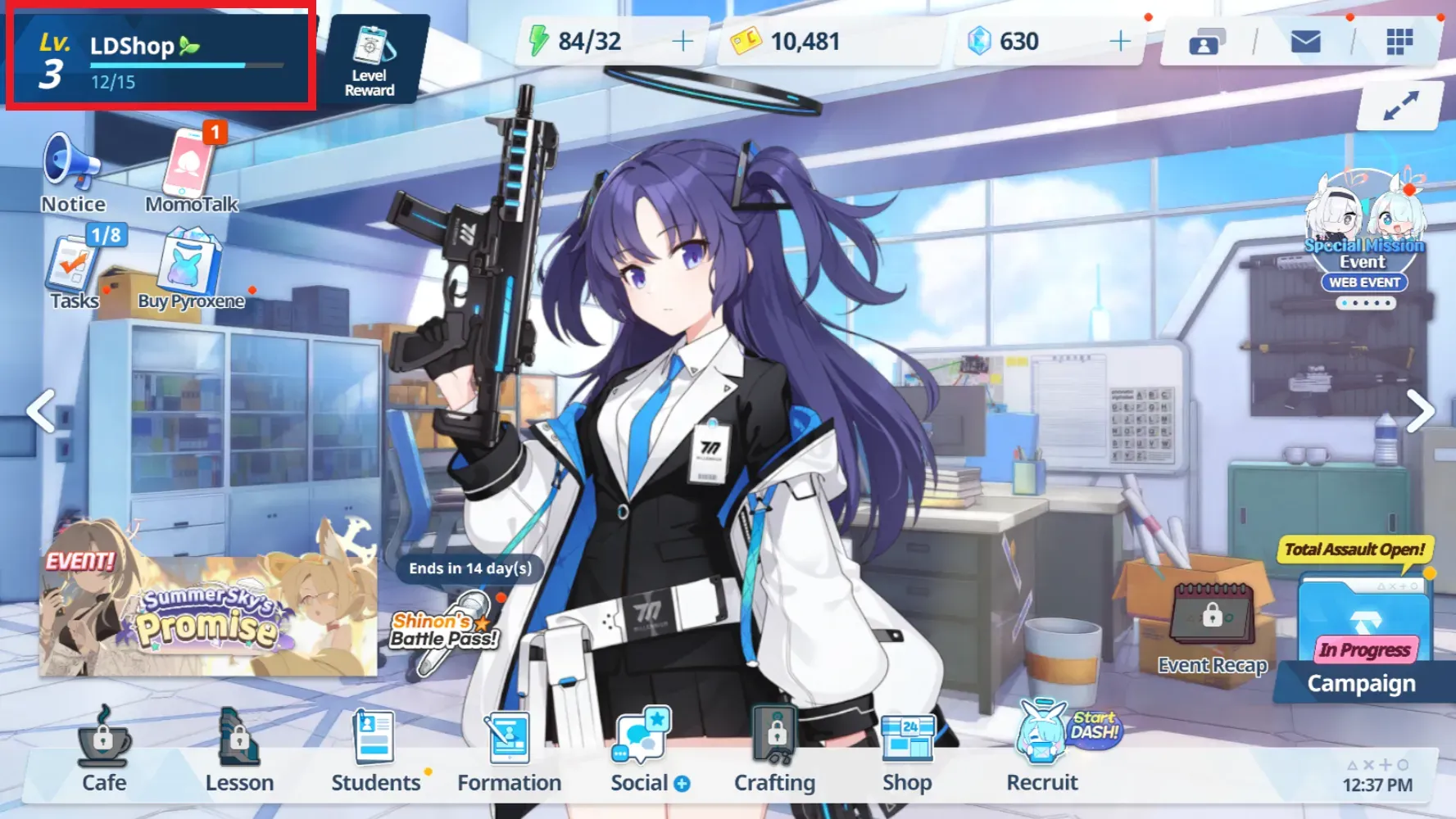The width and height of the screenshot is (1456, 819).
Task: Open the Level Reward panel
Action: tap(370, 58)
